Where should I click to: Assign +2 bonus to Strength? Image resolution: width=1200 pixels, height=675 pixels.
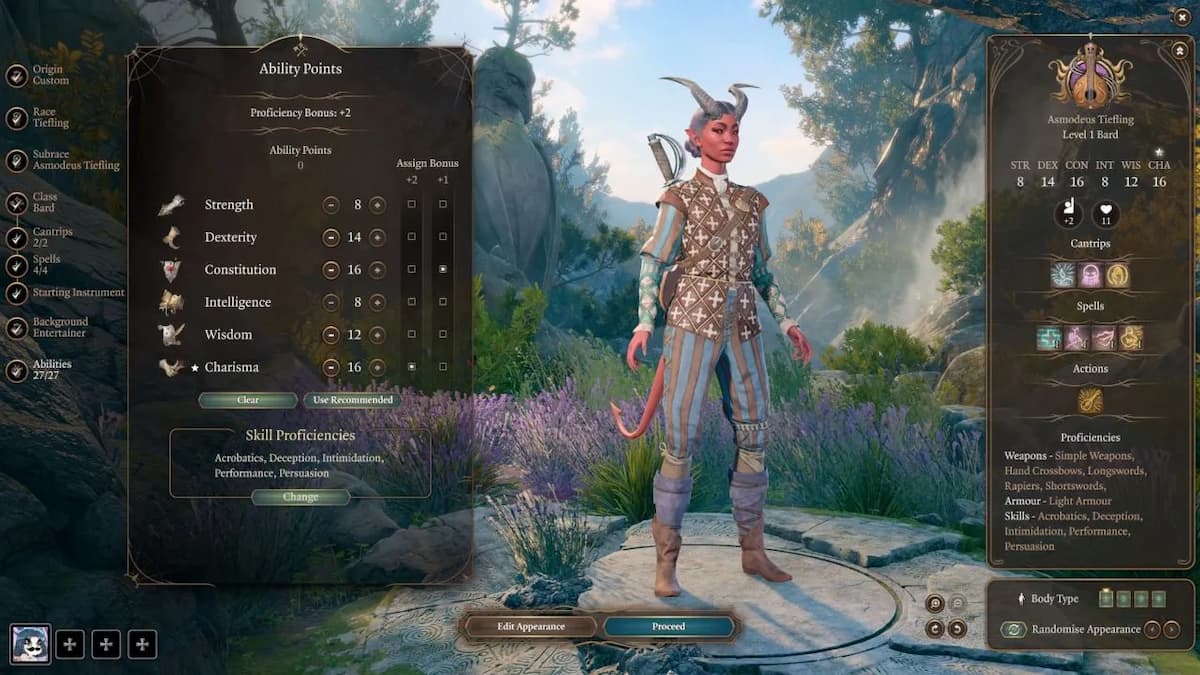[412, 205]
